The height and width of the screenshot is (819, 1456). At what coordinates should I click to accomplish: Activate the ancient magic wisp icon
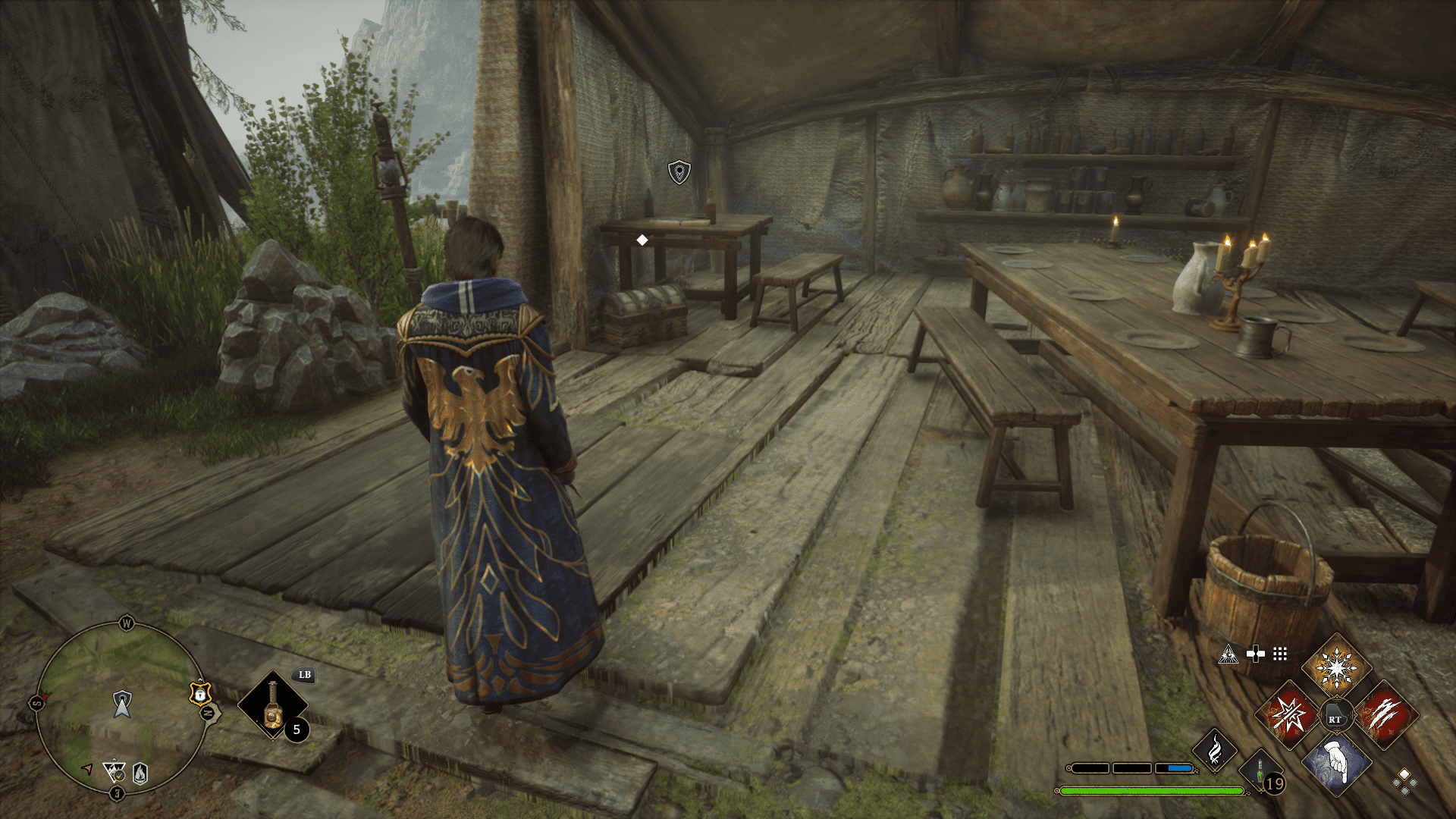point(1215,750)
